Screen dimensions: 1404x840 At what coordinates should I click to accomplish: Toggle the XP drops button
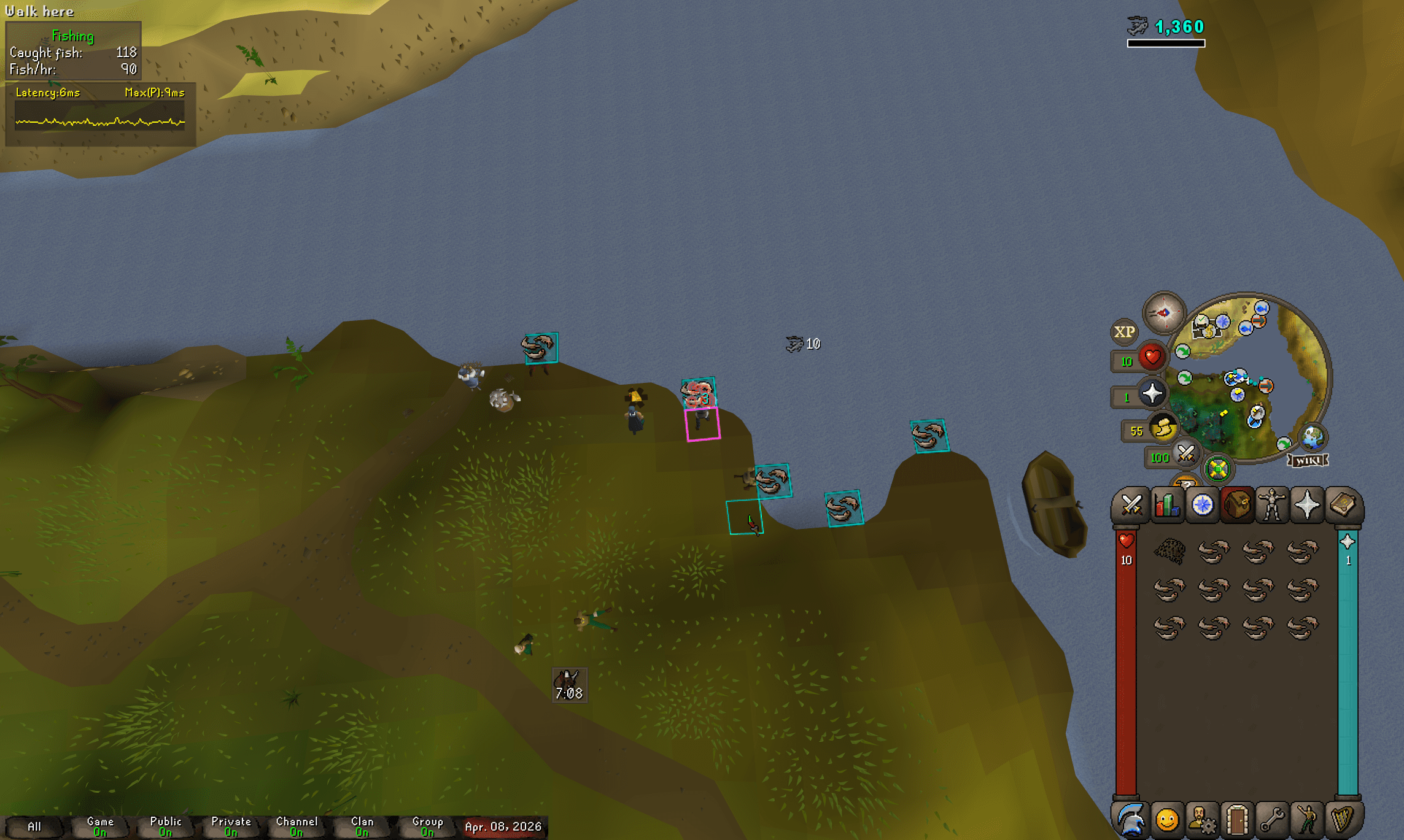click(1124, 332)
